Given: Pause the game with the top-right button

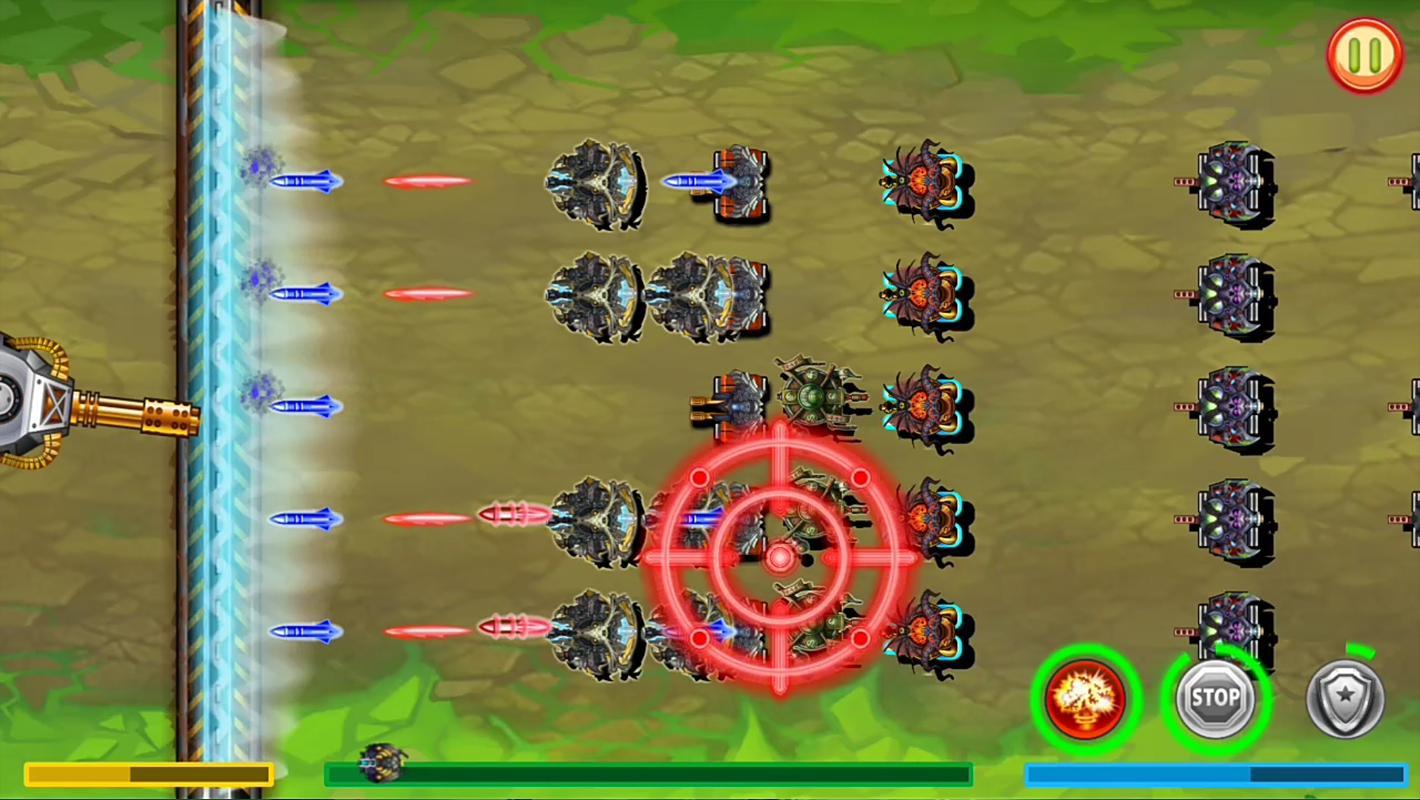Looking at the screenshot, I should 1365,55.
